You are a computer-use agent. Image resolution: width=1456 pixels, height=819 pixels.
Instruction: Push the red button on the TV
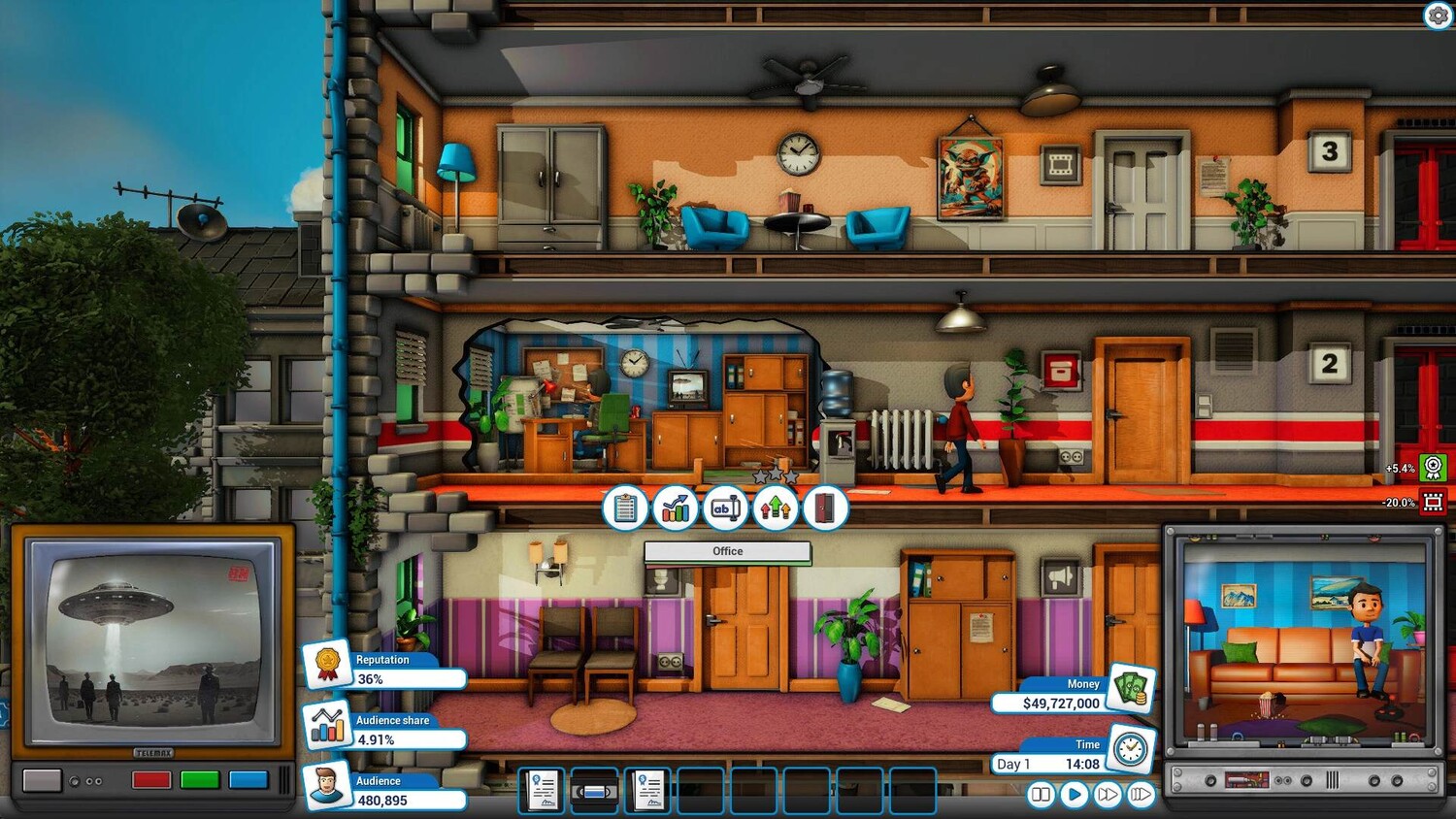point(151,780)
